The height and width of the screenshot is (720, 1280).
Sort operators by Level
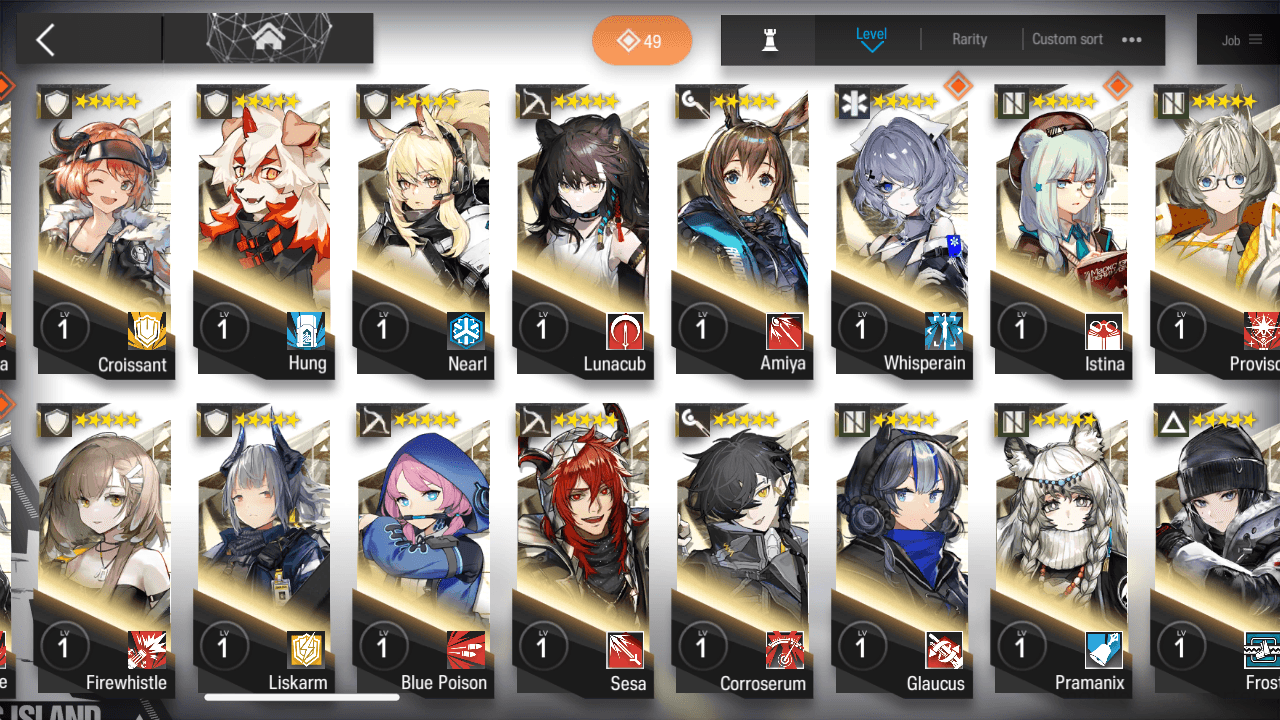point(871,40)
